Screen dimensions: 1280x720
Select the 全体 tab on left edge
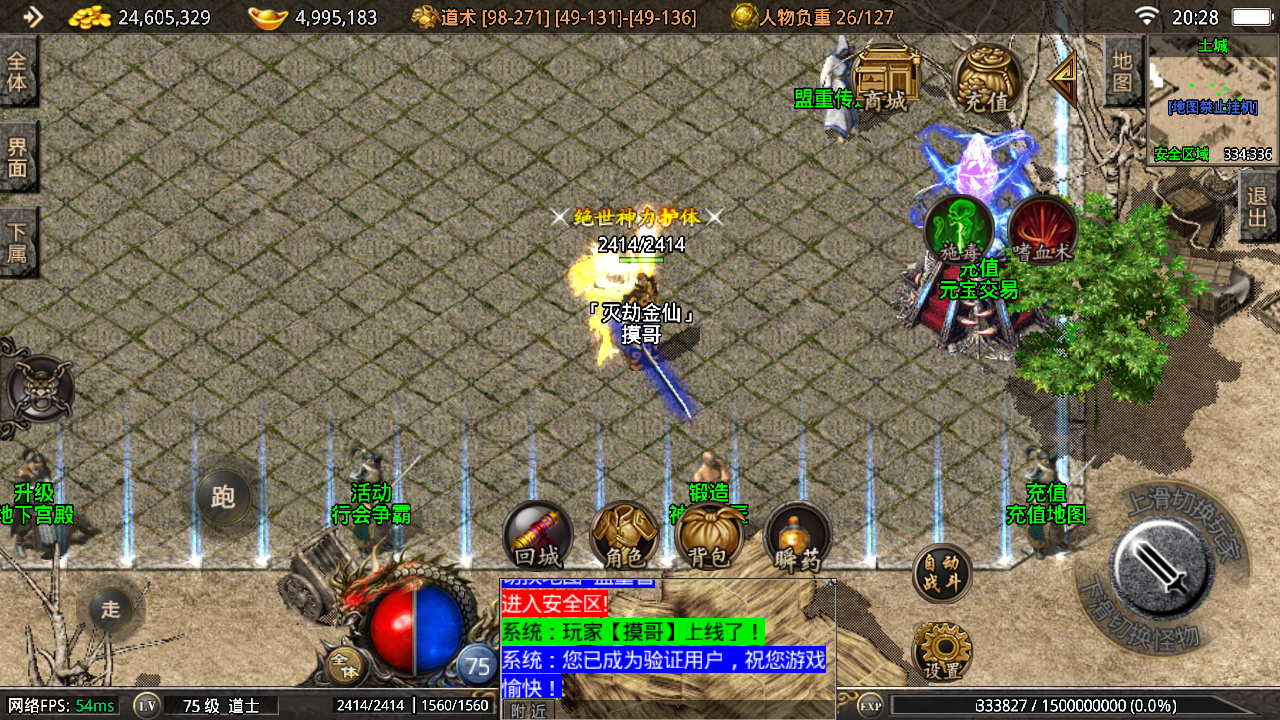[x=18, y=72]
